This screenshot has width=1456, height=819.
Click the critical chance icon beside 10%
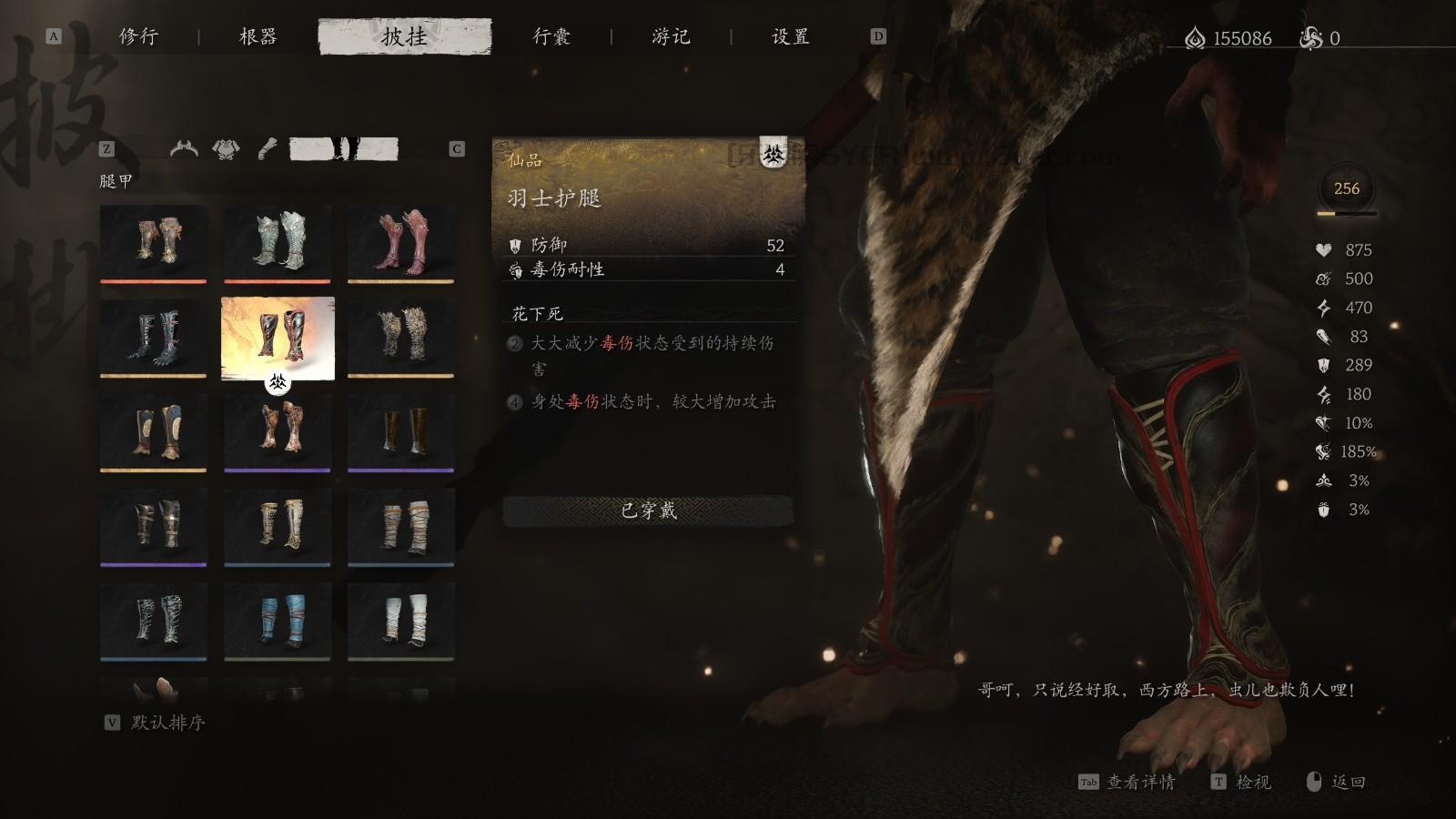click(1324, 421)
